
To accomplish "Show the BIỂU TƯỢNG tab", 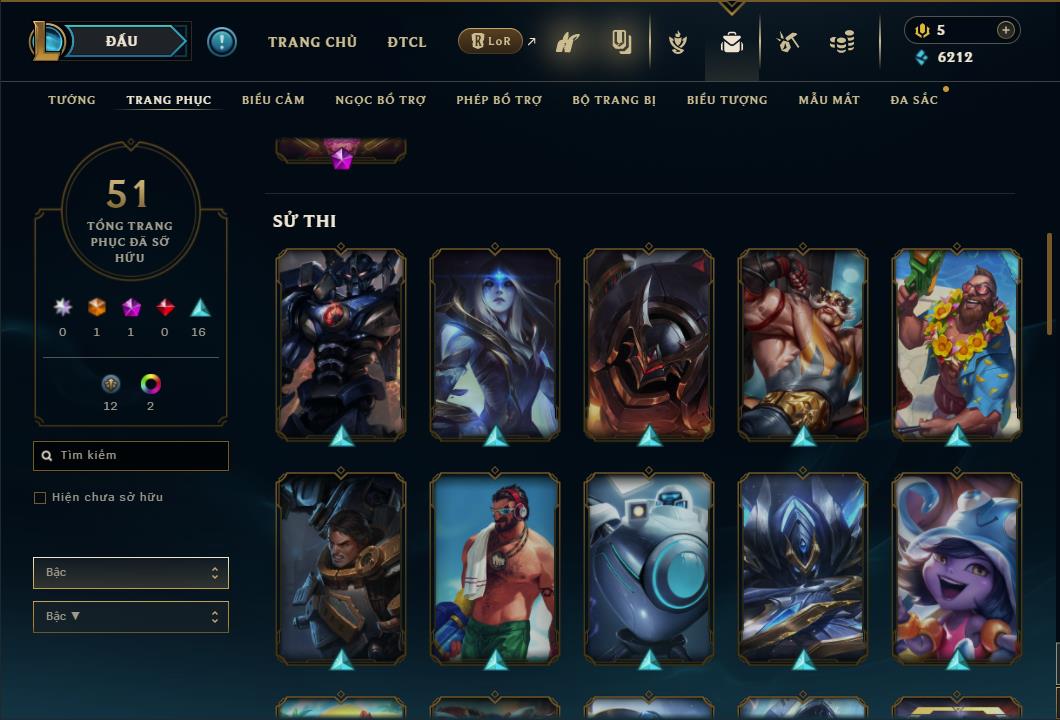I will [x=727, y=100].
